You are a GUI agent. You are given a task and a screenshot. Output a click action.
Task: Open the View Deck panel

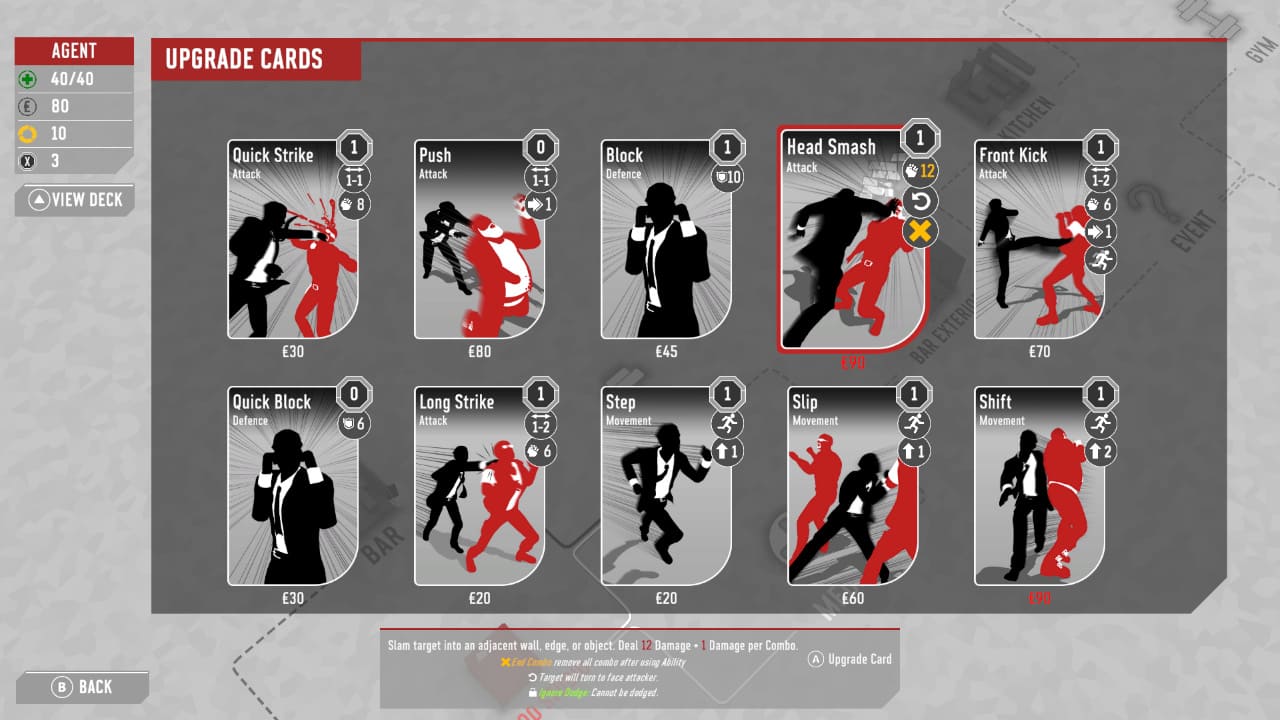(x=74, y=200)
